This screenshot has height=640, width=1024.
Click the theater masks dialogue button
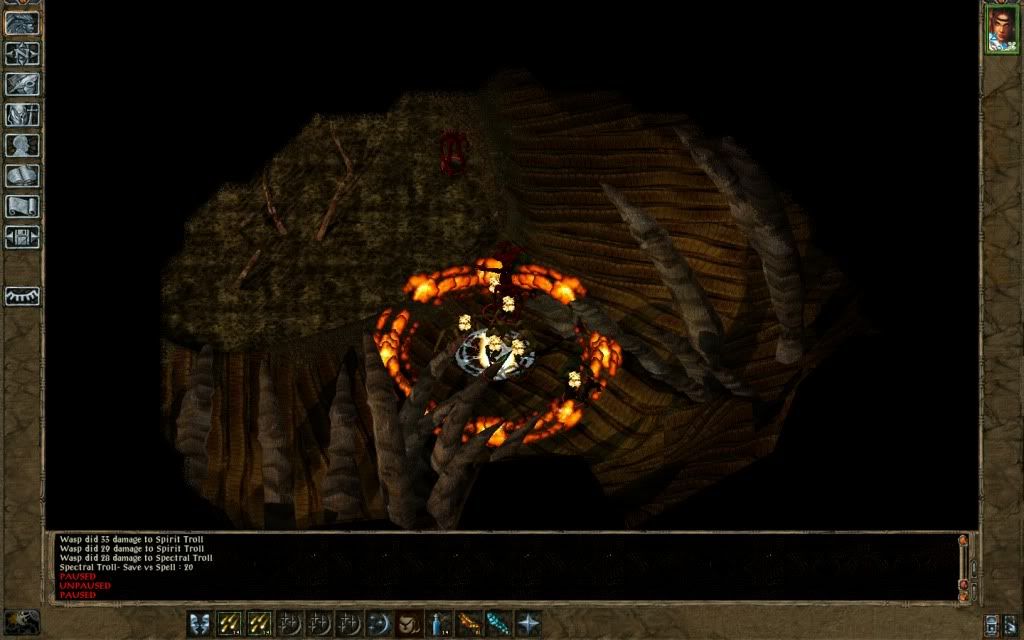(201, 623)
